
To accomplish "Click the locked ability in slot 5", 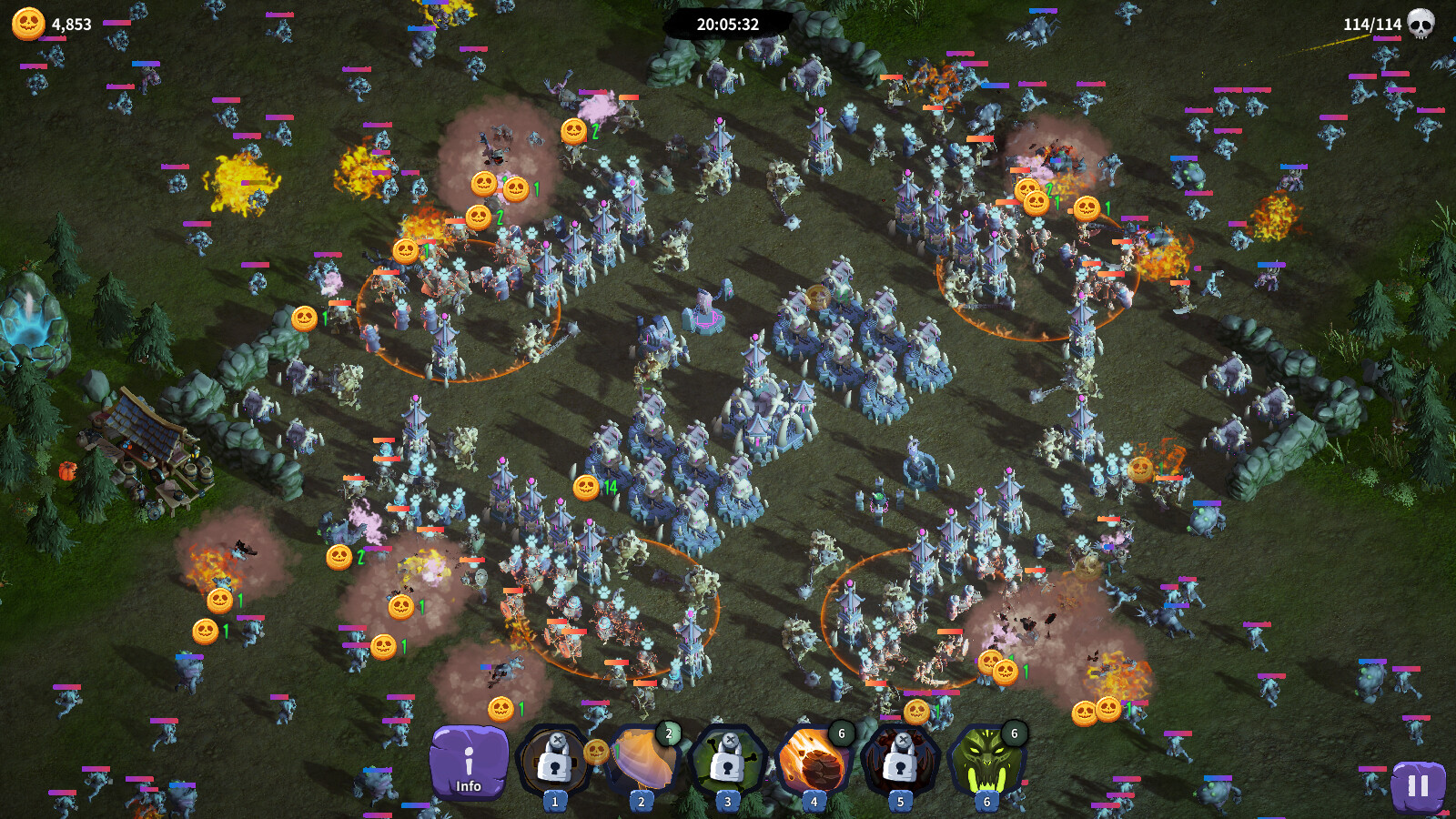I will (899, 760).
